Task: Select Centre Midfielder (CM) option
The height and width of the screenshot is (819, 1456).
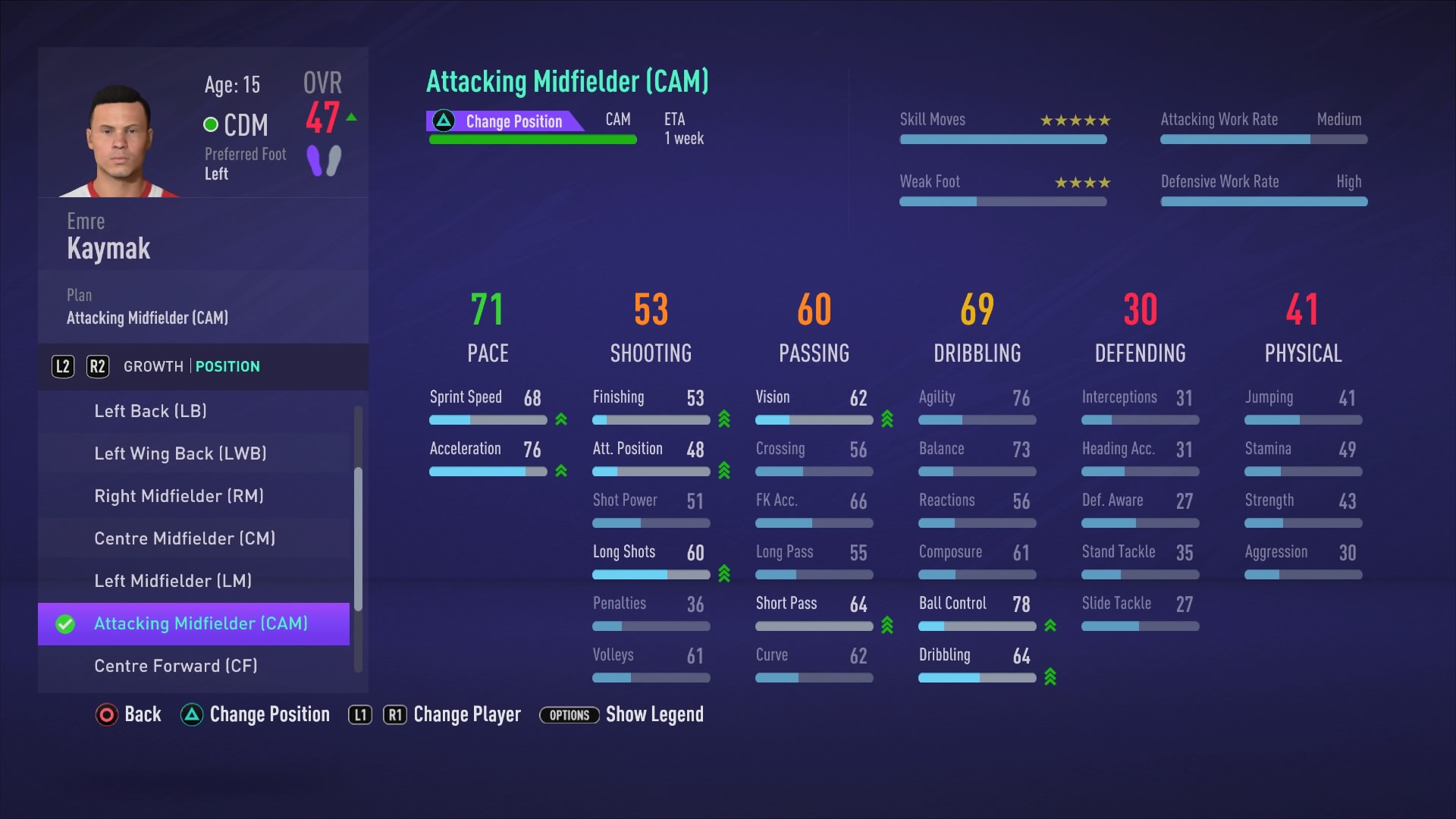Action: pos(184,538)
